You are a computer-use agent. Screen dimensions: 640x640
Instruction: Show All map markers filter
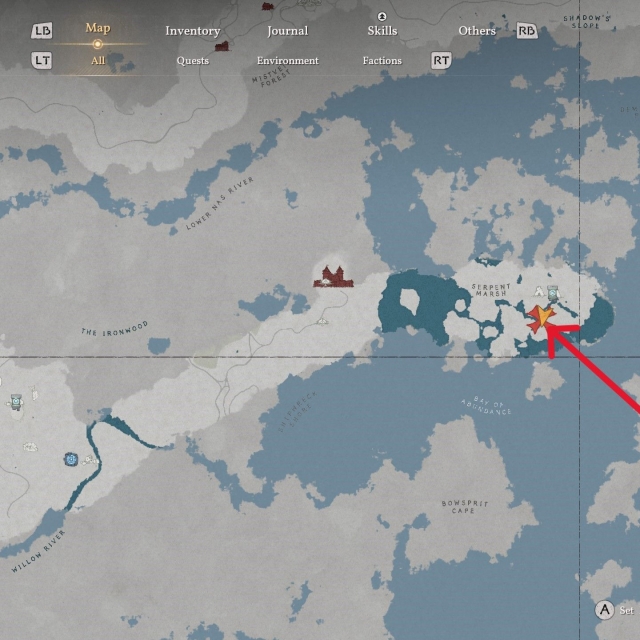pyautogui.click(x=98, y=61)
